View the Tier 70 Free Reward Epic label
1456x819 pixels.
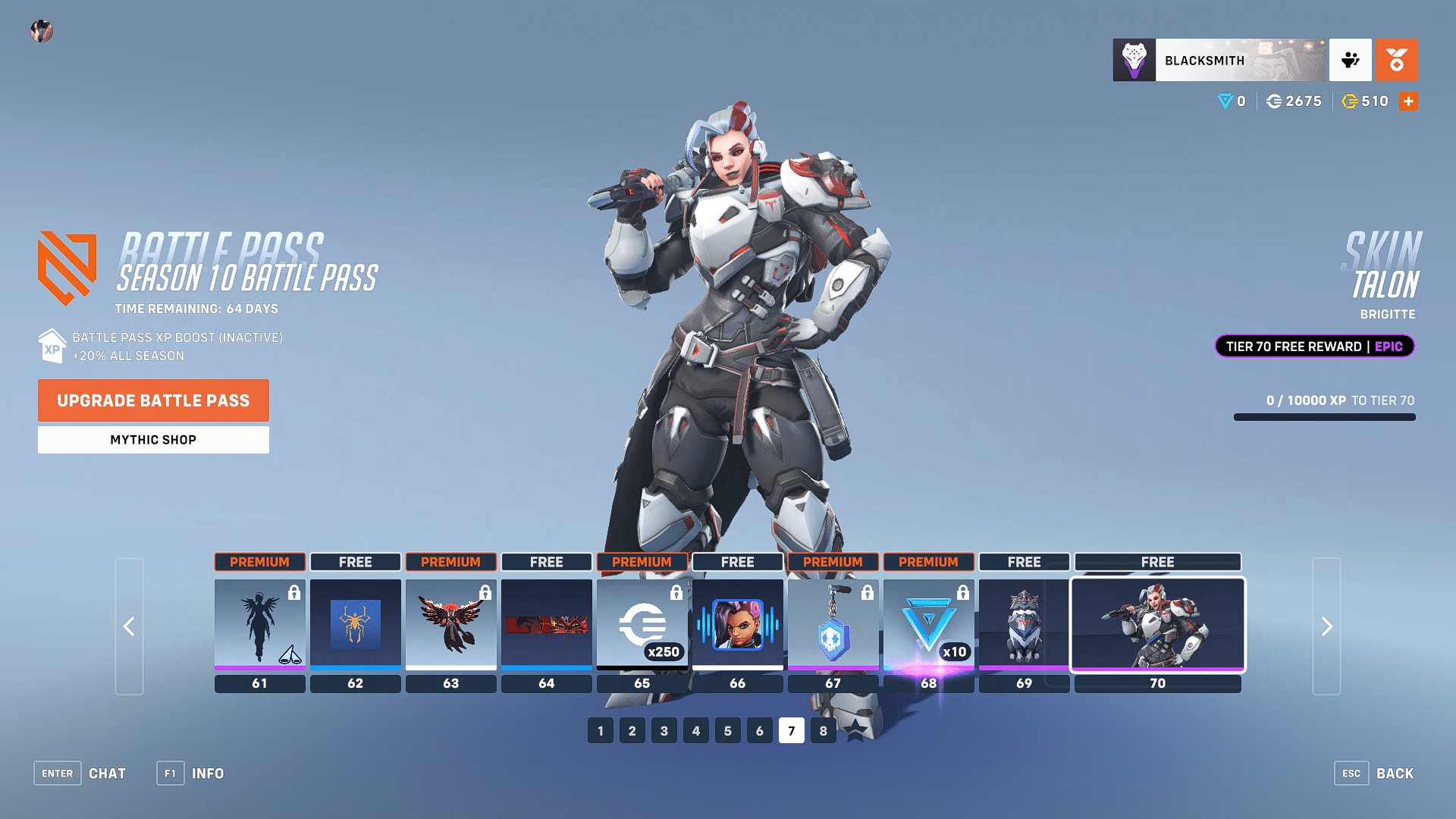tap(1314, 346)
